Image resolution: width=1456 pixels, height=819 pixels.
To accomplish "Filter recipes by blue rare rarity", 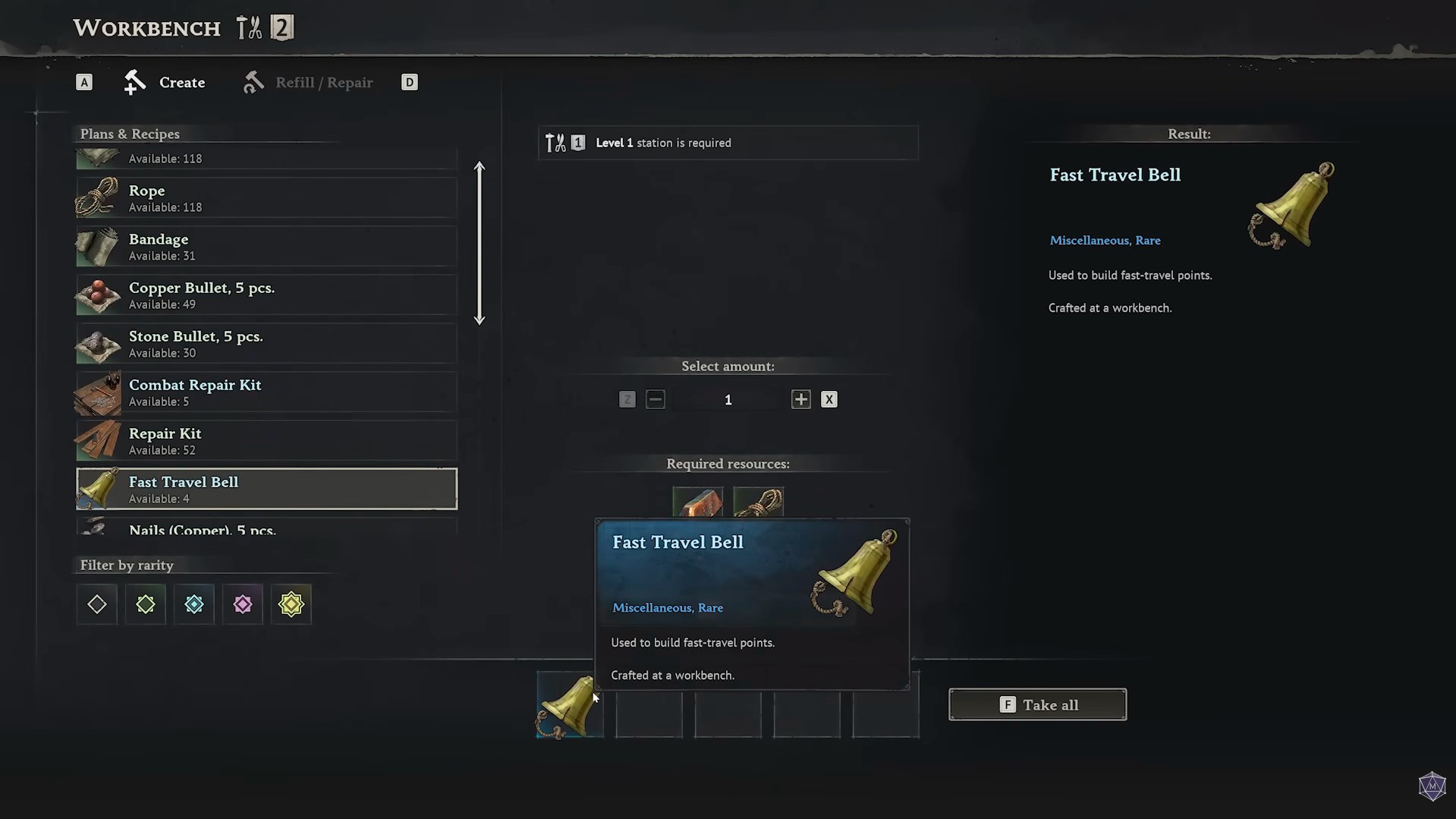I will click(194, 604).
